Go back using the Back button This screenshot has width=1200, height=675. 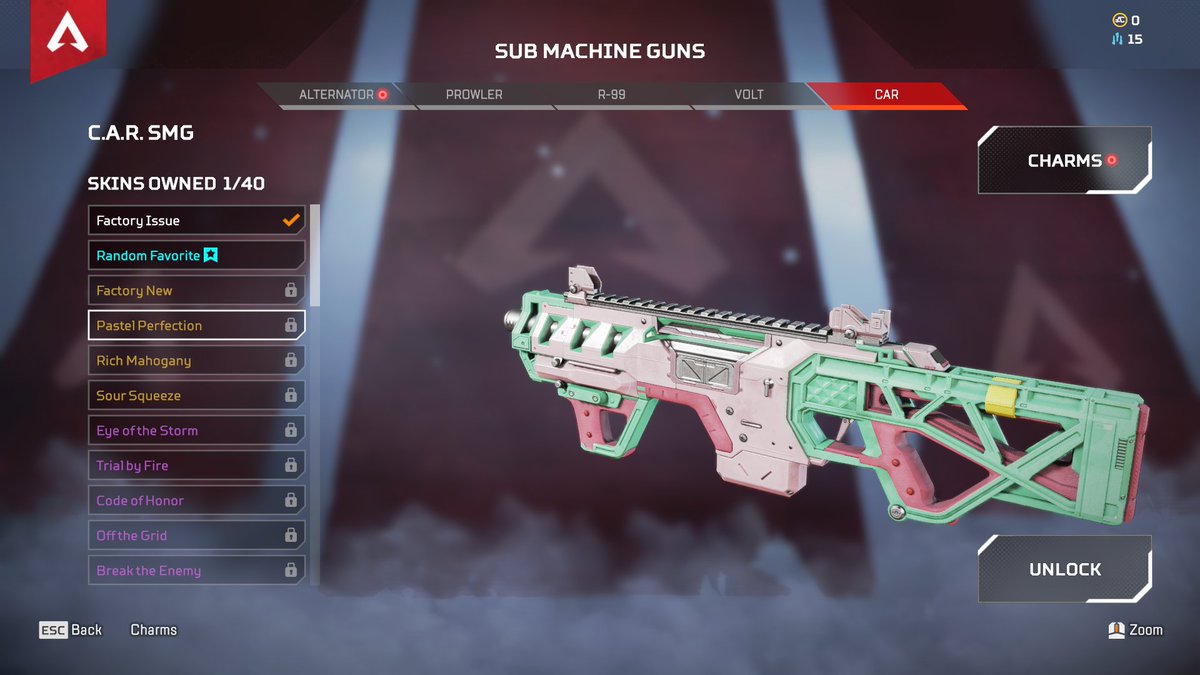(71, 630)
